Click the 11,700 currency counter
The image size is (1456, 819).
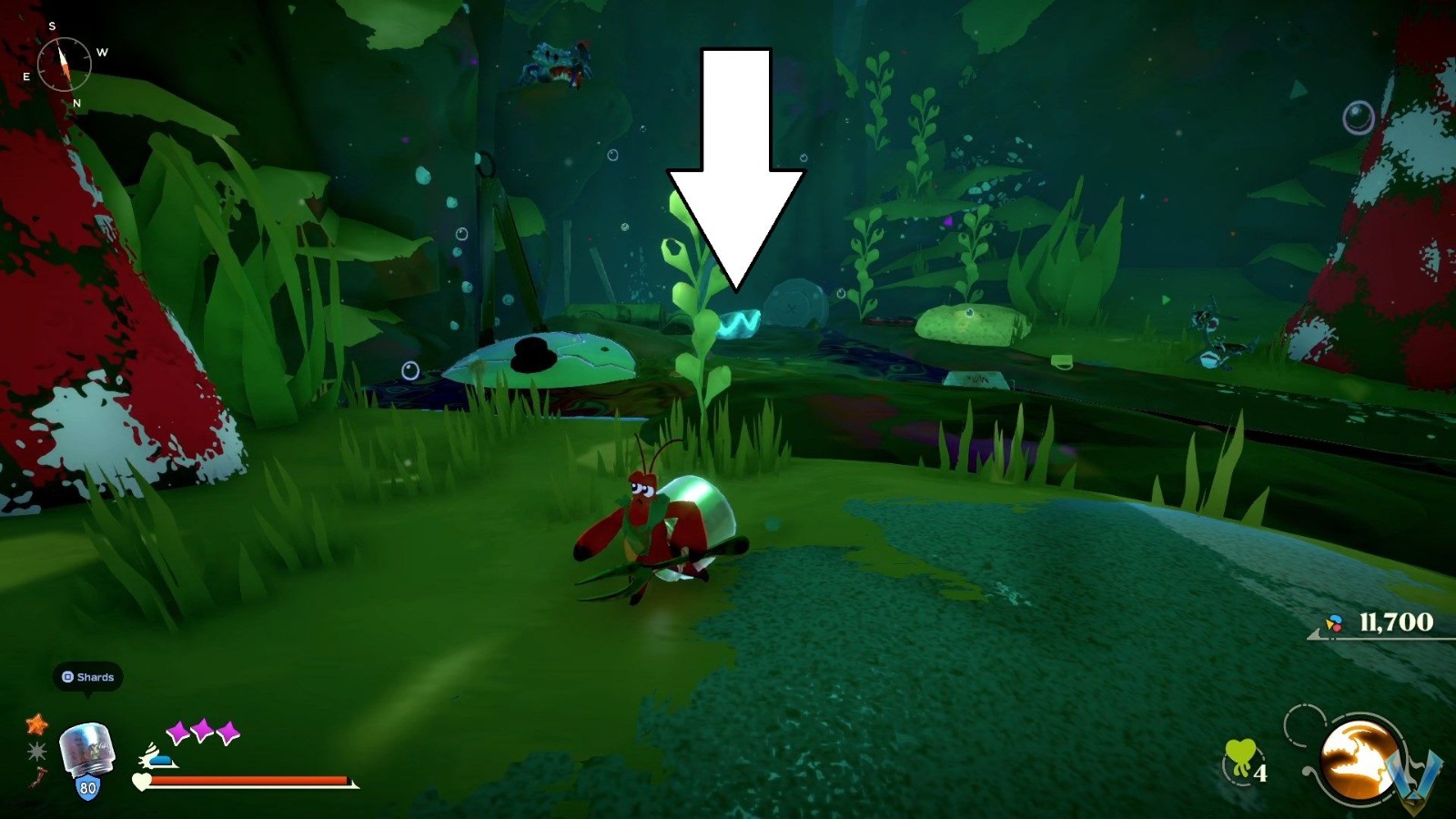(x=1395, y=622)
